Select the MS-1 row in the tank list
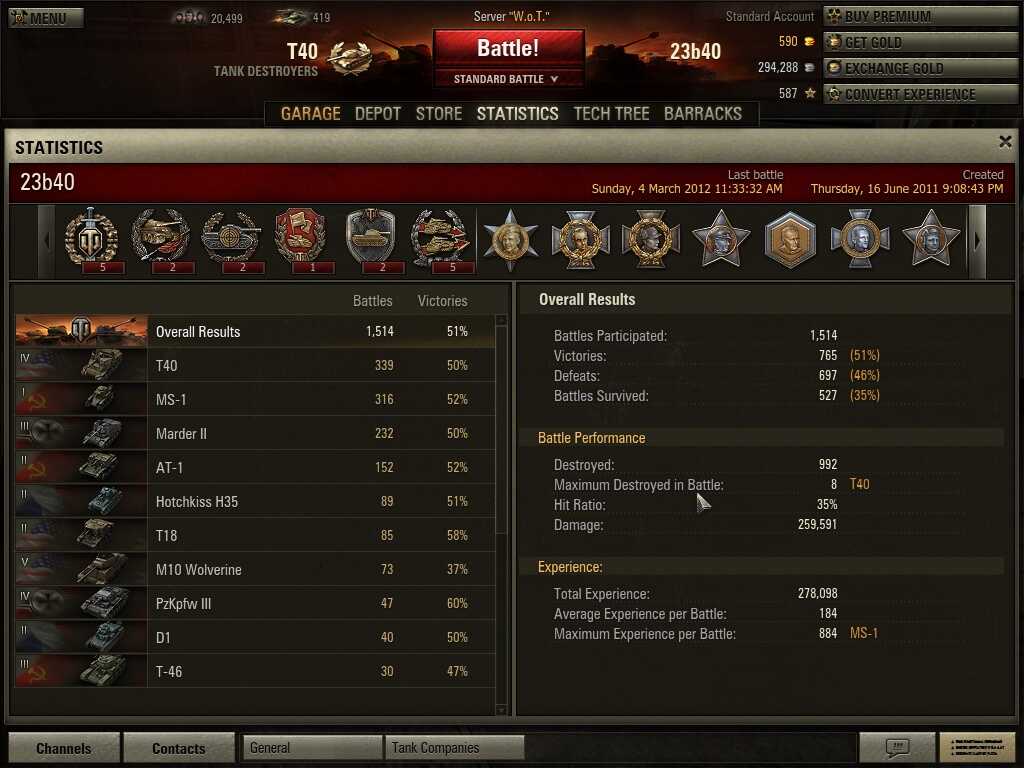Screen dimensions: 1024x768 [255, 400]
